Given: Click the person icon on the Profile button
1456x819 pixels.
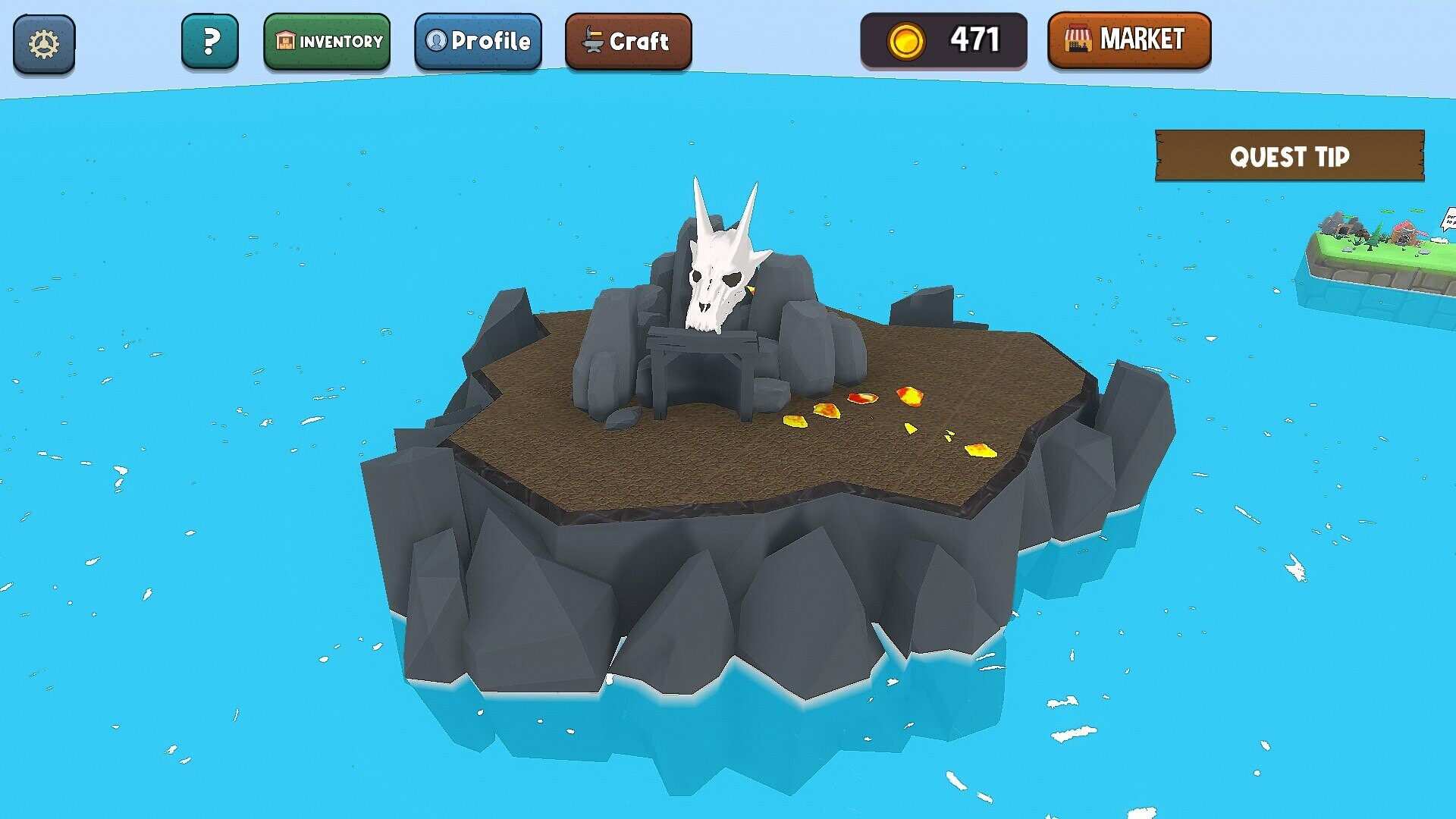Looking at the screenshot, I should click(436, 42).
